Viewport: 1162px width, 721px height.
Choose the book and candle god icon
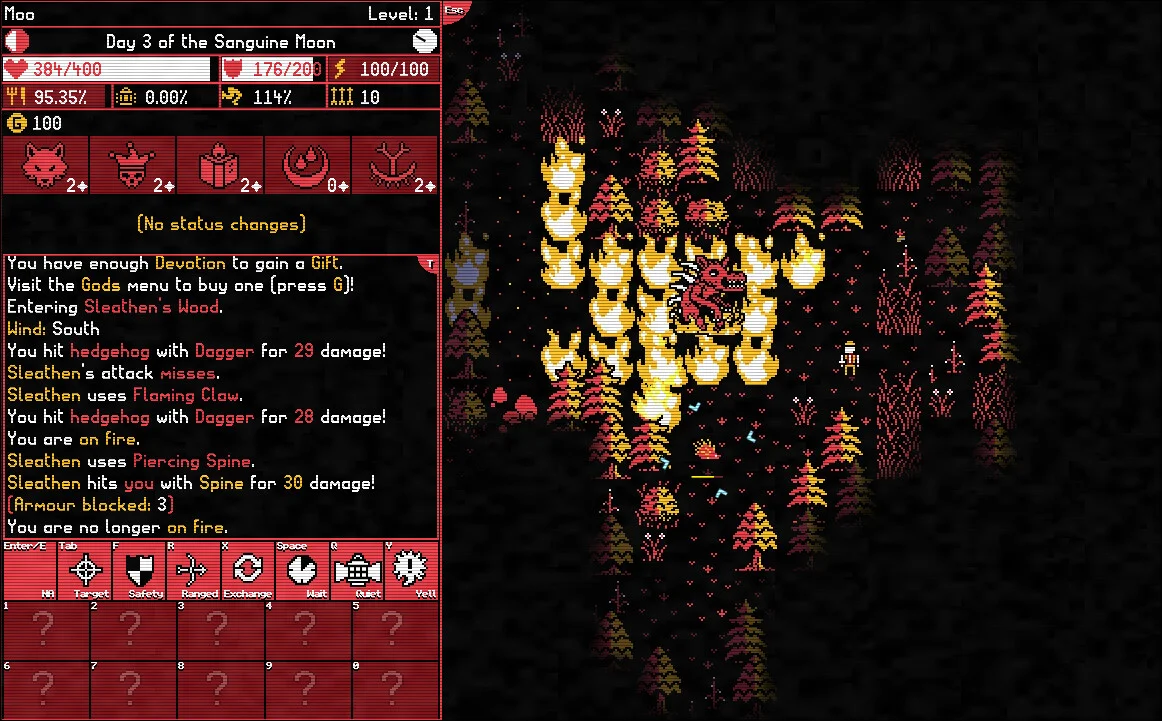220,165
